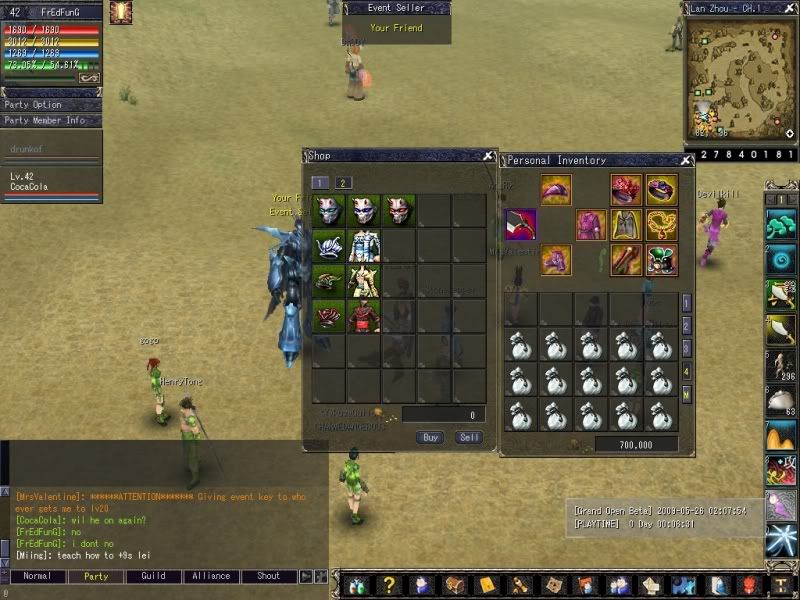The image size is (800, 600).
Task: Select the red demon mask in shop
Action: tap(399, 210)
